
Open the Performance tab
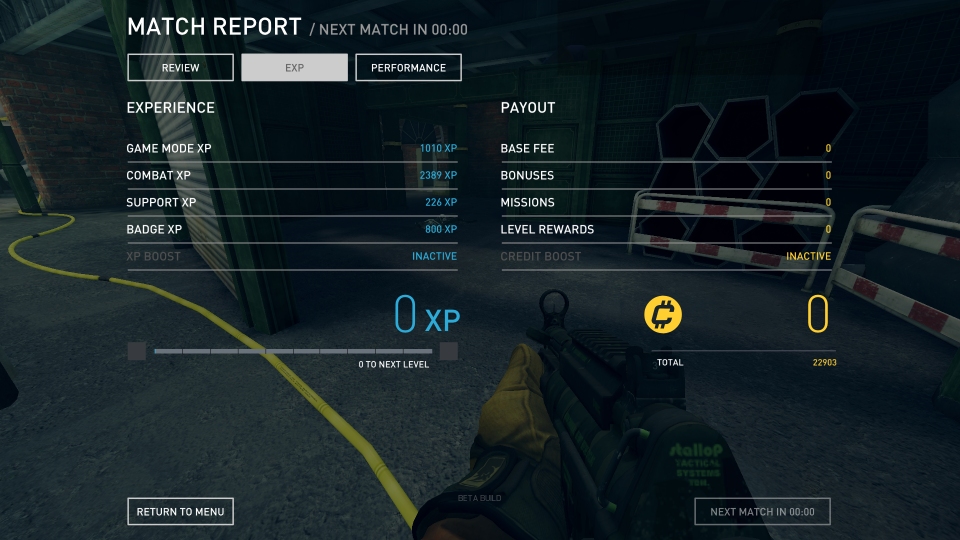click(x=408, y=68)
